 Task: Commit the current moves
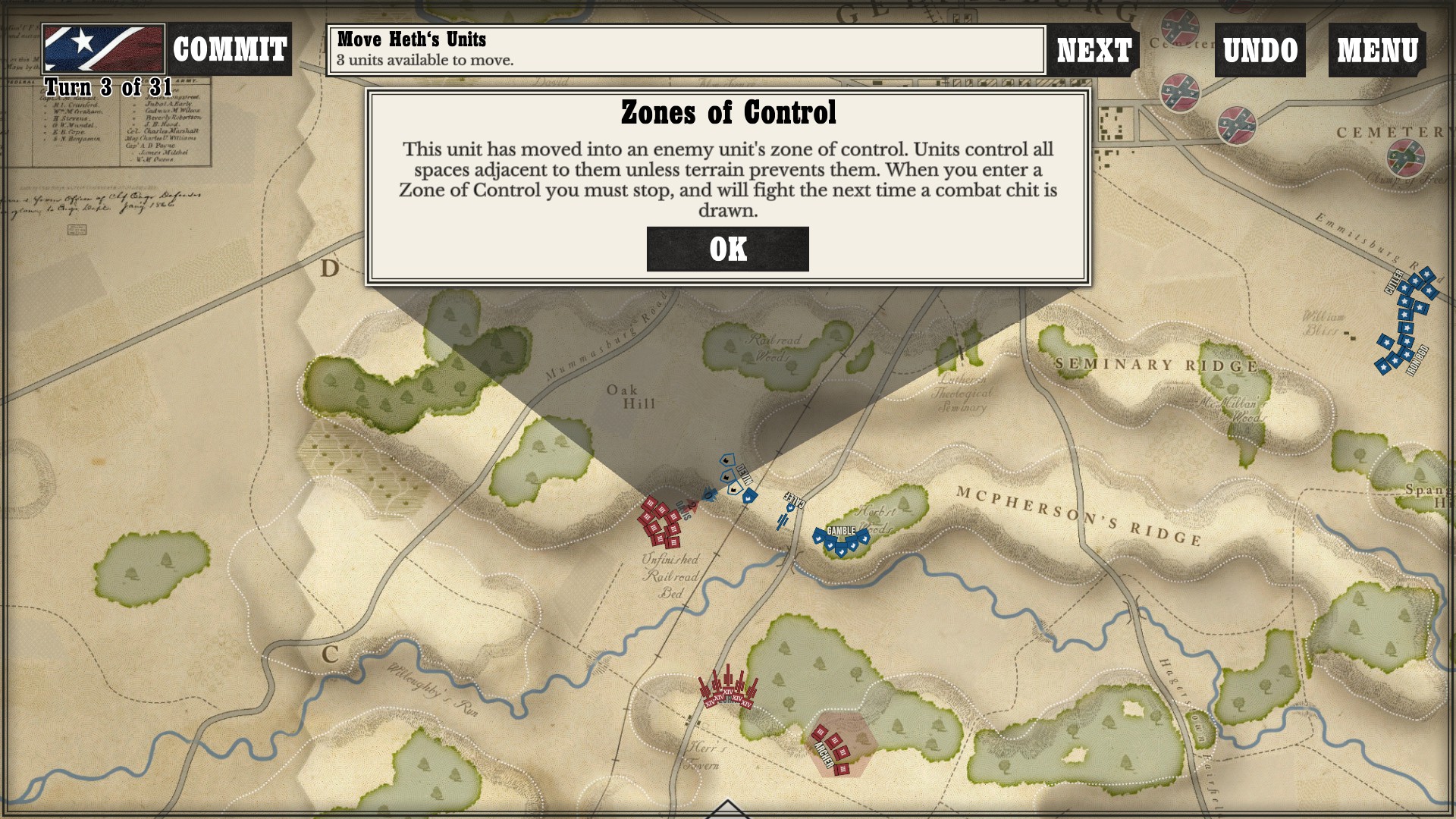[229, 50]
